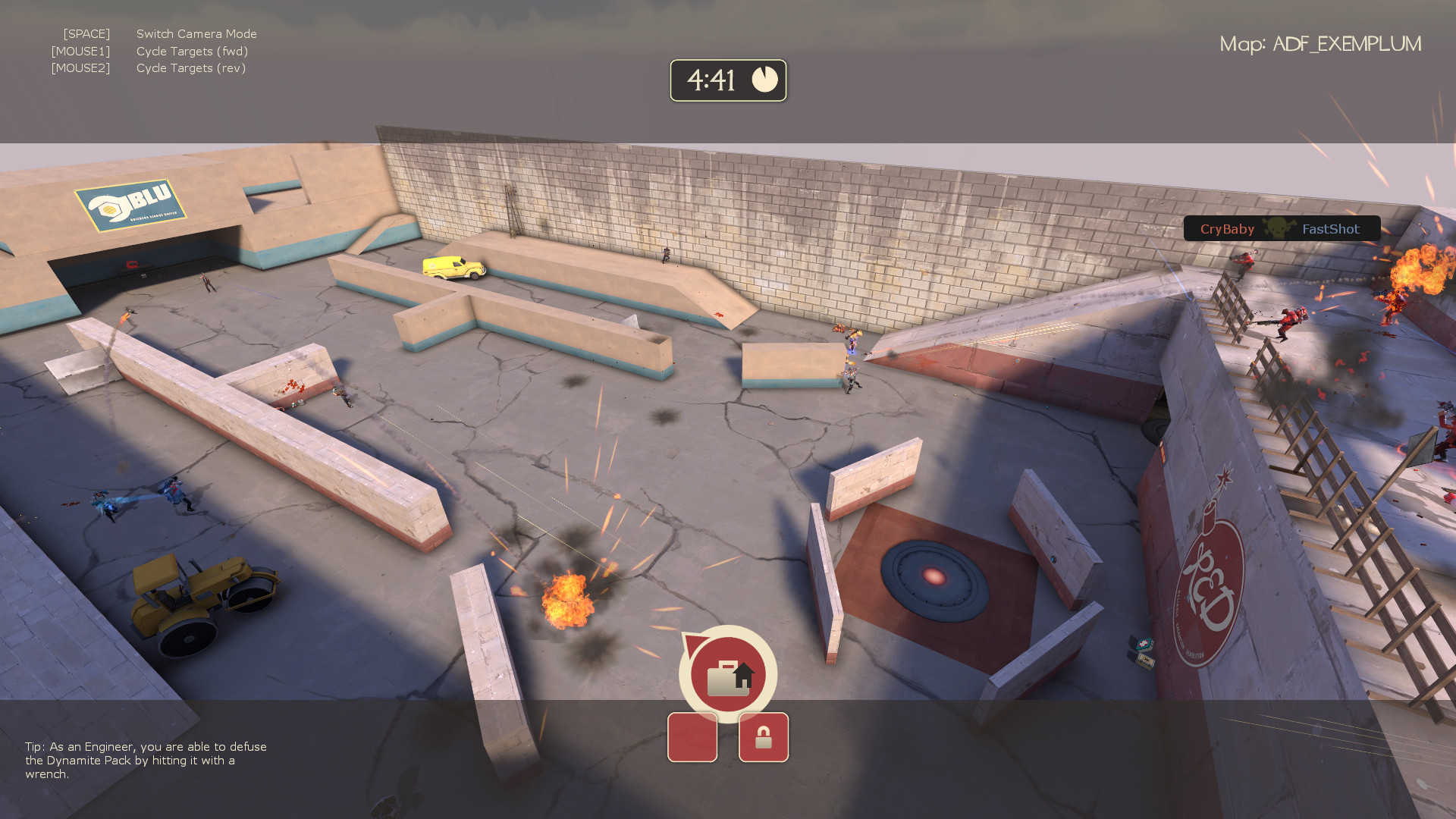Click the player name FastShot in the kill feed
This screenshot has width=1456, height=819.
click(x=1331, y=228)
